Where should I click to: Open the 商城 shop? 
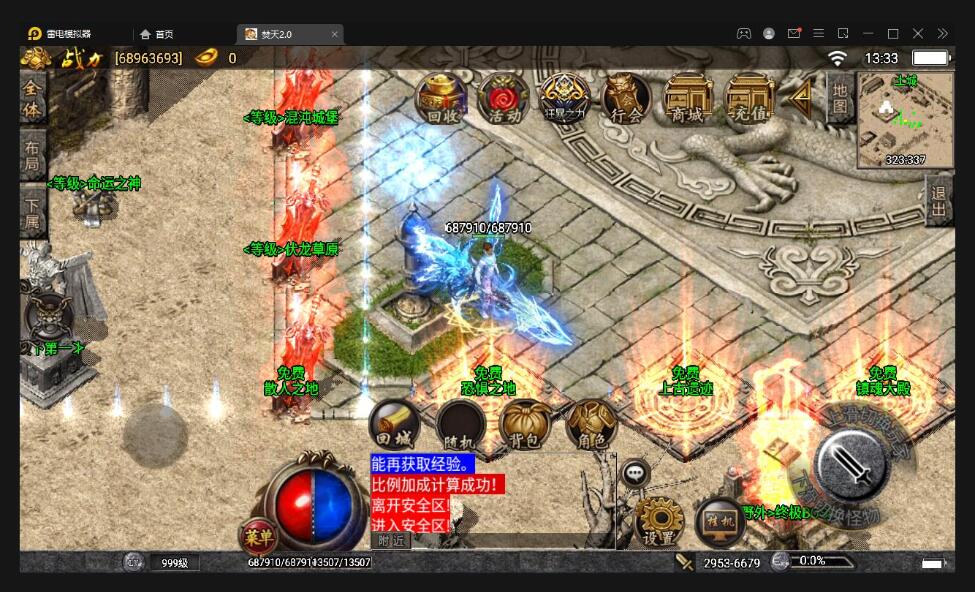[x=688, y=98]
